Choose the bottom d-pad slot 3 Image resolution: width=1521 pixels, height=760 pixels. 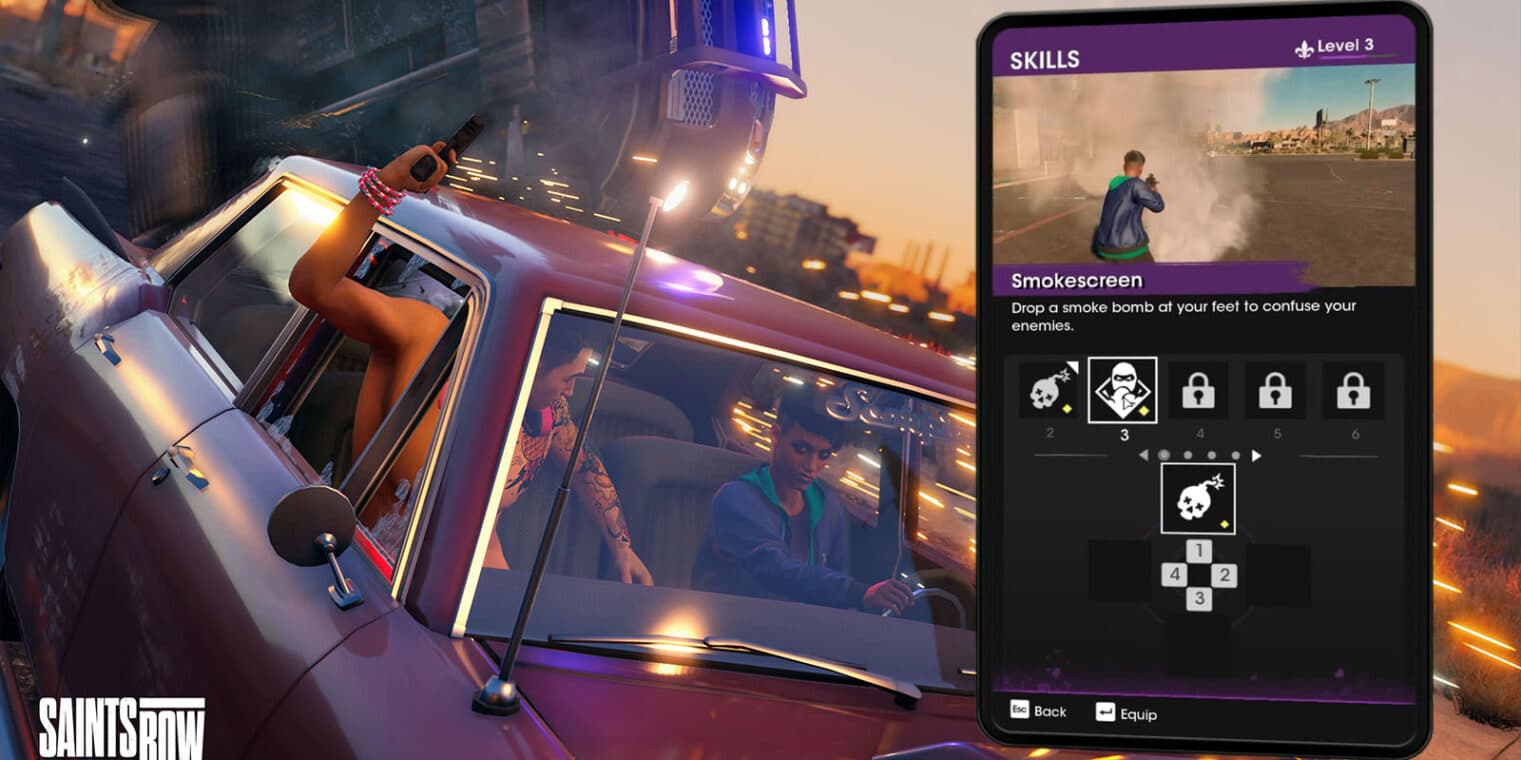click(1199, 599)
